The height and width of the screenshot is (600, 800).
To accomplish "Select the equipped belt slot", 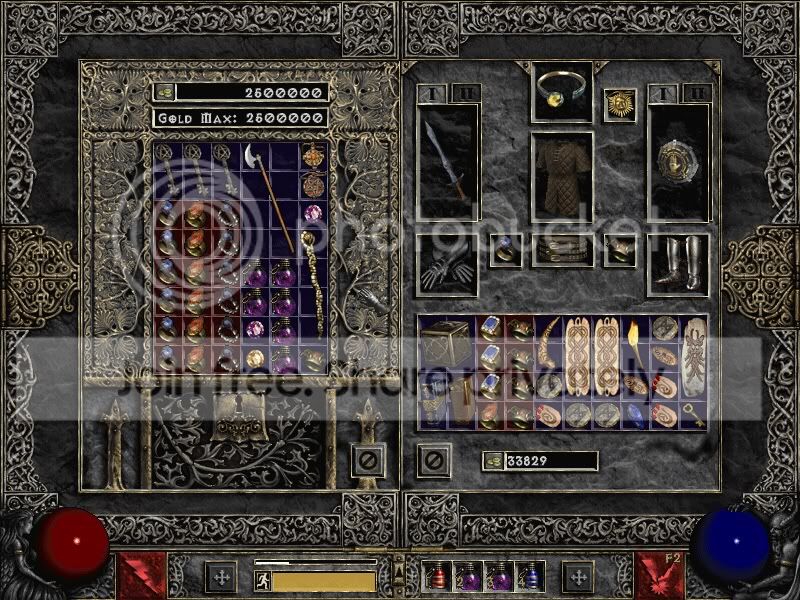I will pyautogui.click(x=561, y=250).
